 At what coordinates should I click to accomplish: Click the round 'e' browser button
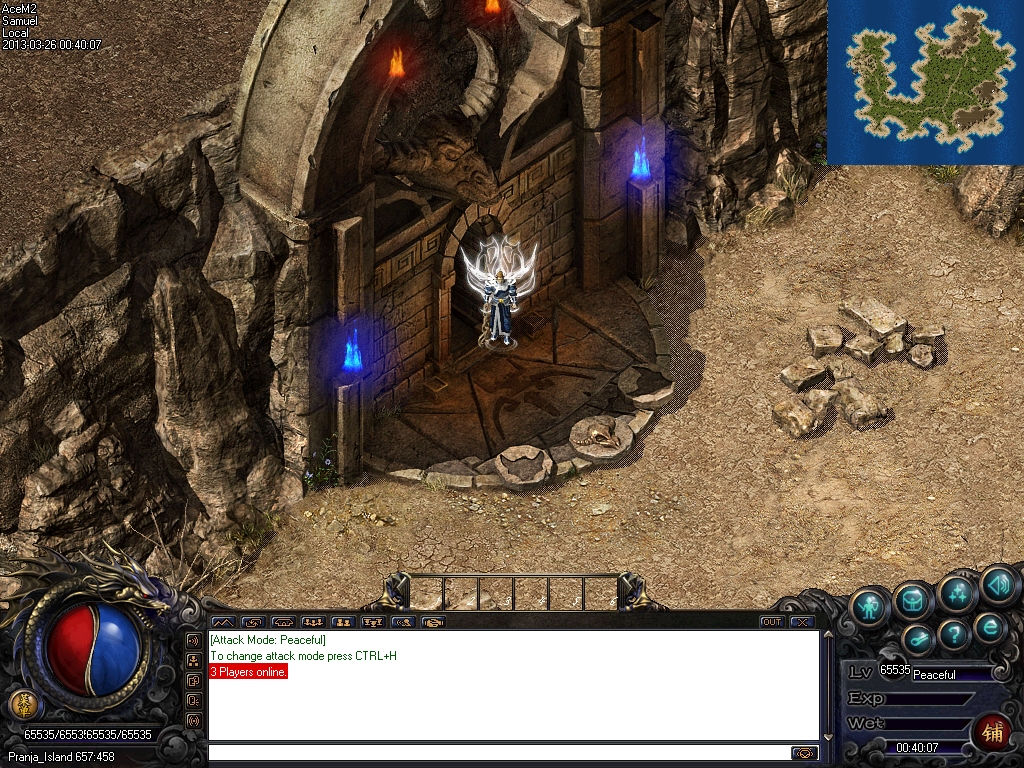pos(990,627)
